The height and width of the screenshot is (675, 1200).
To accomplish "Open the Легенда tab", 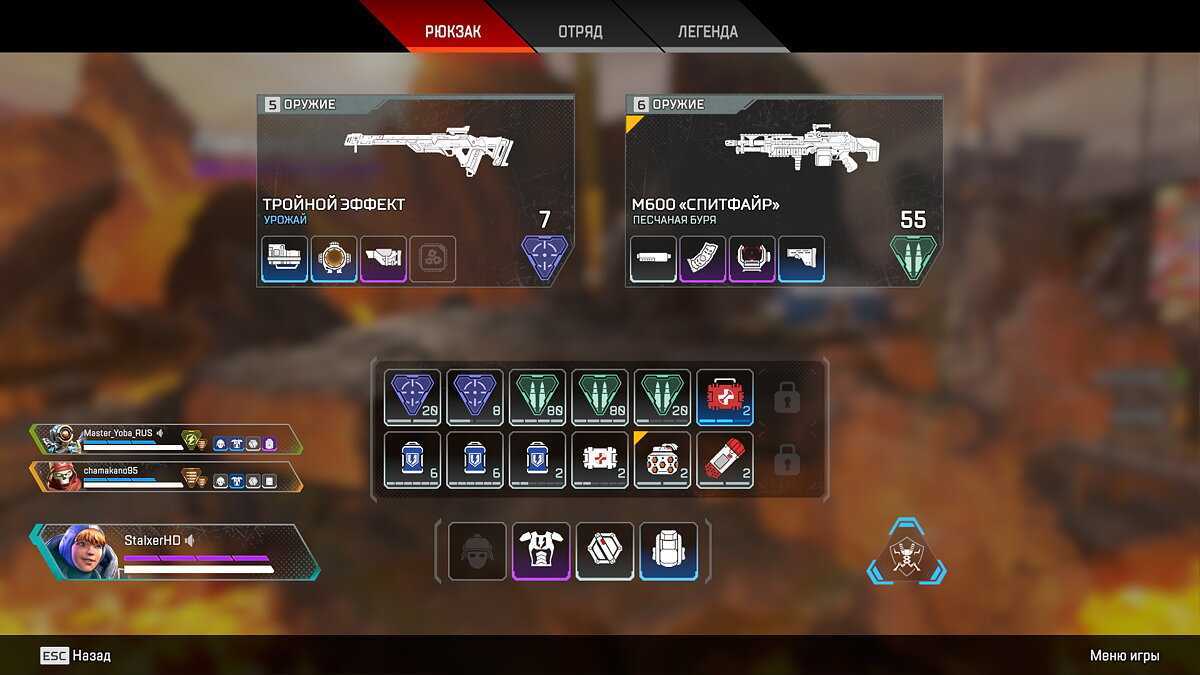I will point(707,31).
